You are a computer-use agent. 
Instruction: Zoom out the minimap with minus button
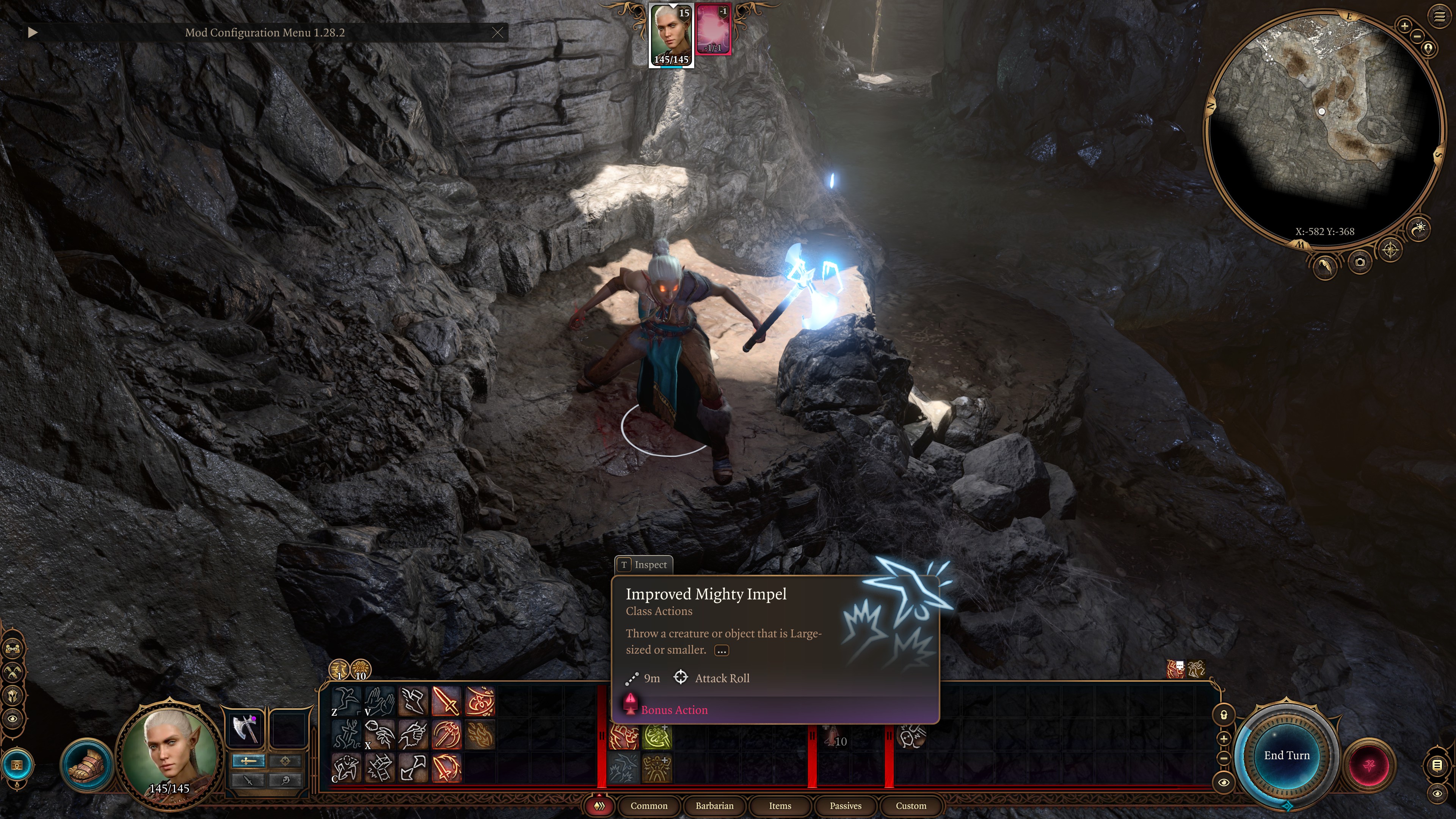point(1417,37)
